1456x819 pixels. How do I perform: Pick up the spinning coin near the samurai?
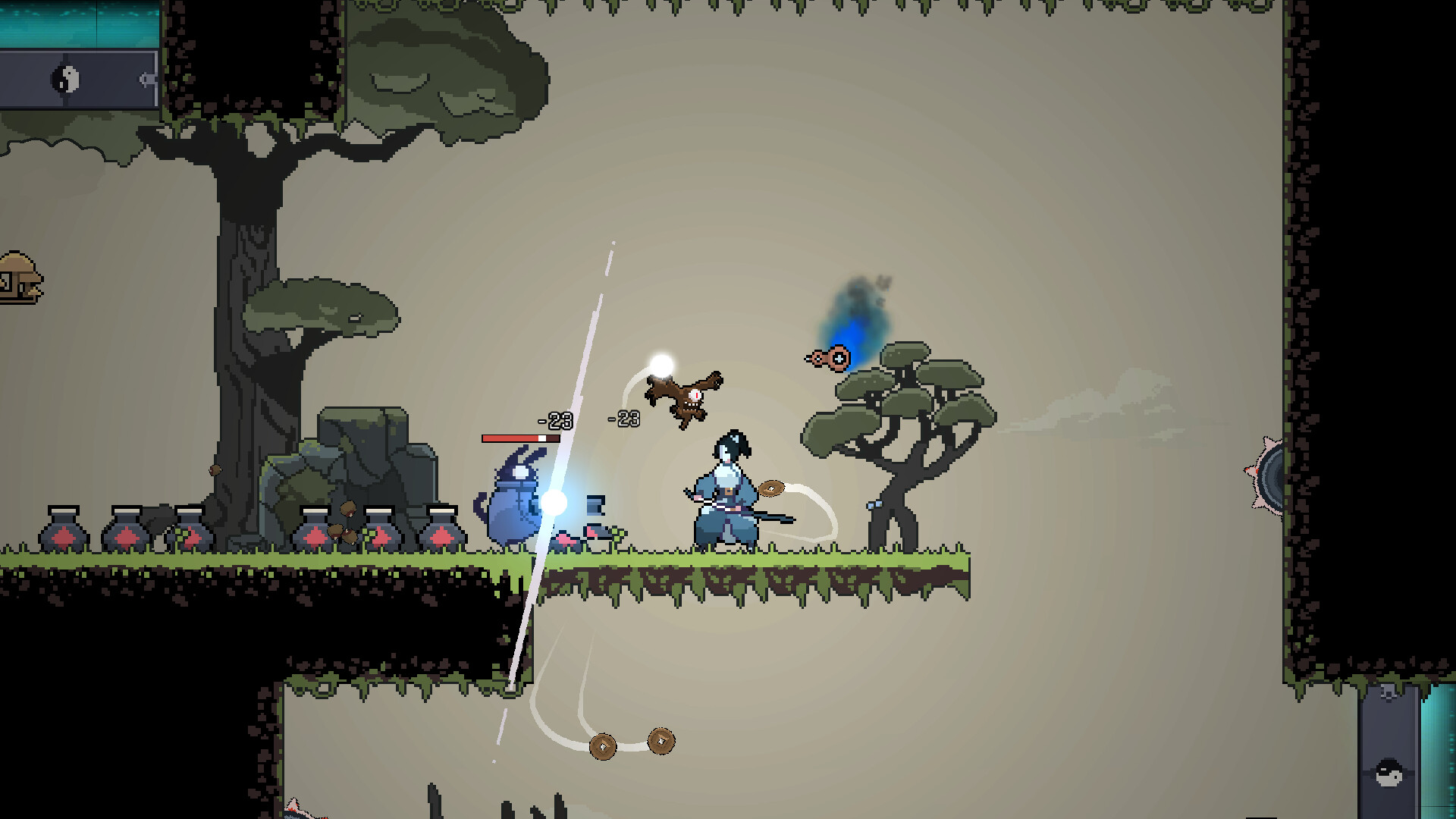pyautogui.click(x=771, y=488)
